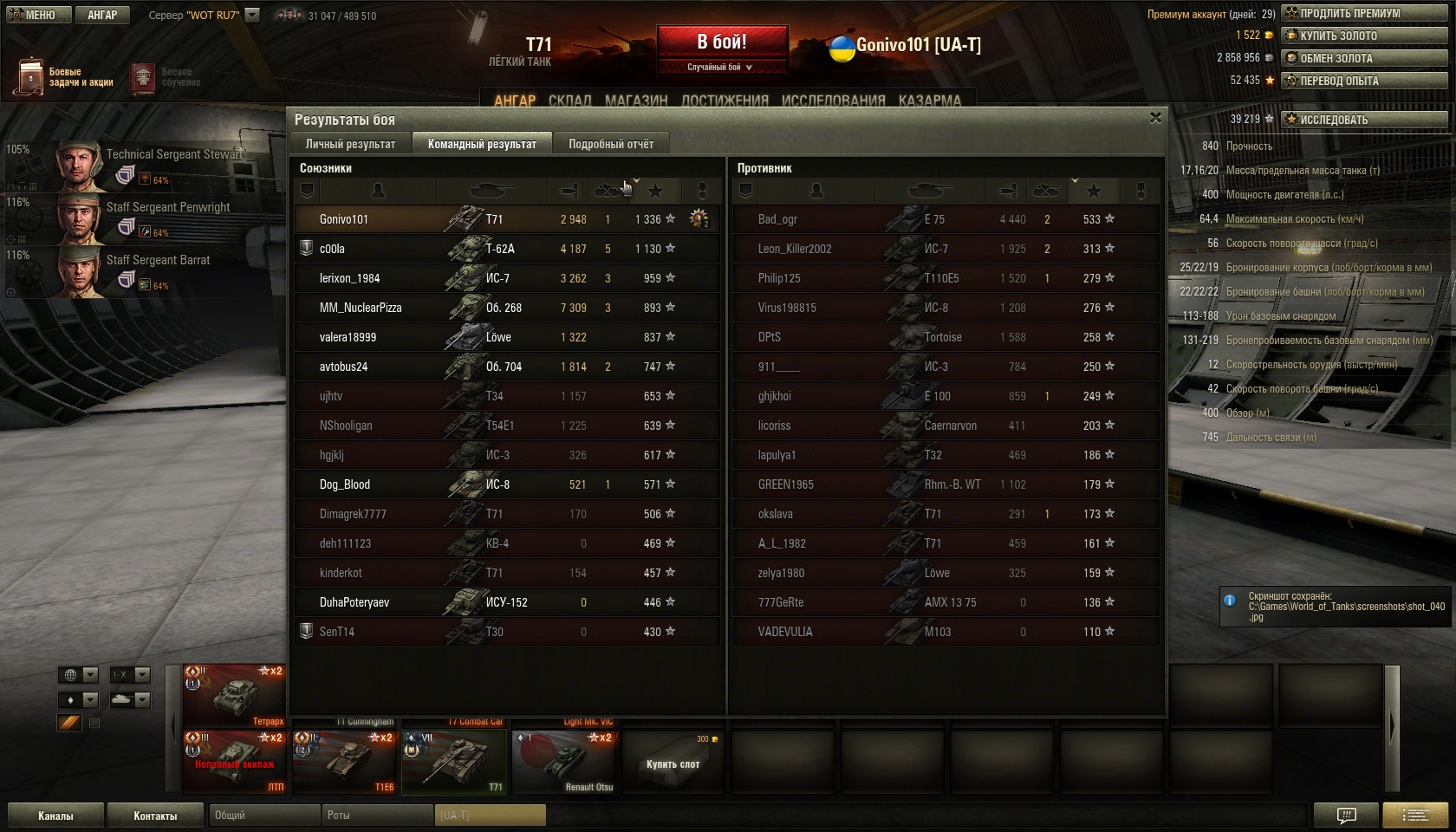Go to the КАЗАРМА section

[929, 101]
